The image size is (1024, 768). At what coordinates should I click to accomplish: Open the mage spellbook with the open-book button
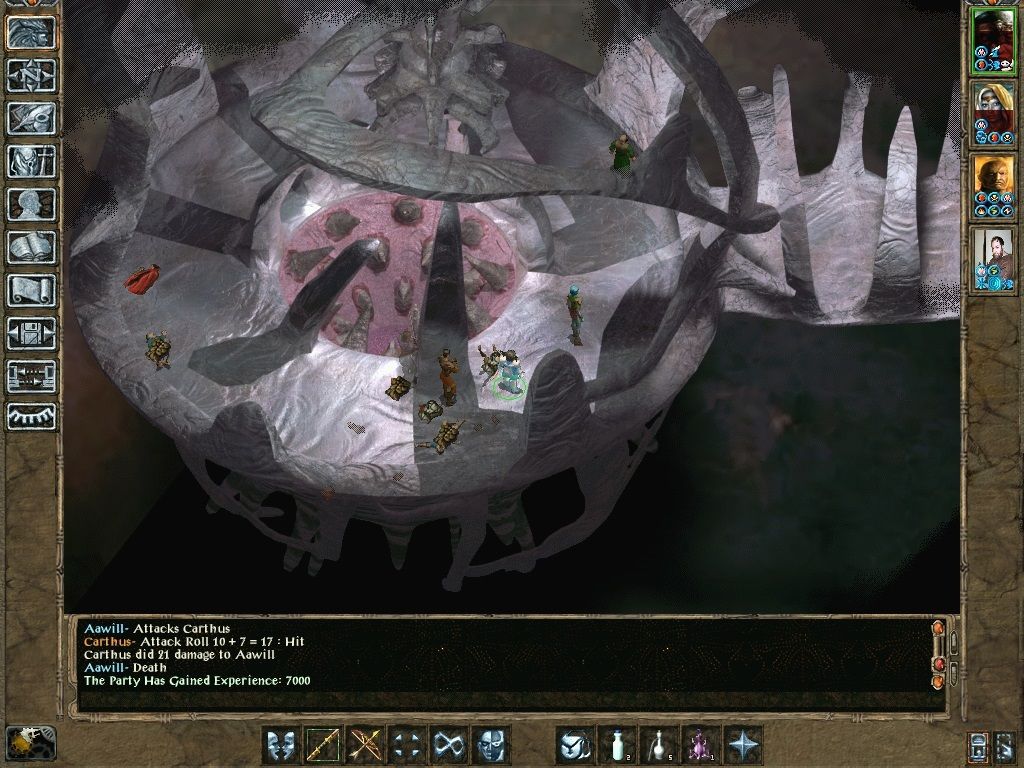click(31, 247)
